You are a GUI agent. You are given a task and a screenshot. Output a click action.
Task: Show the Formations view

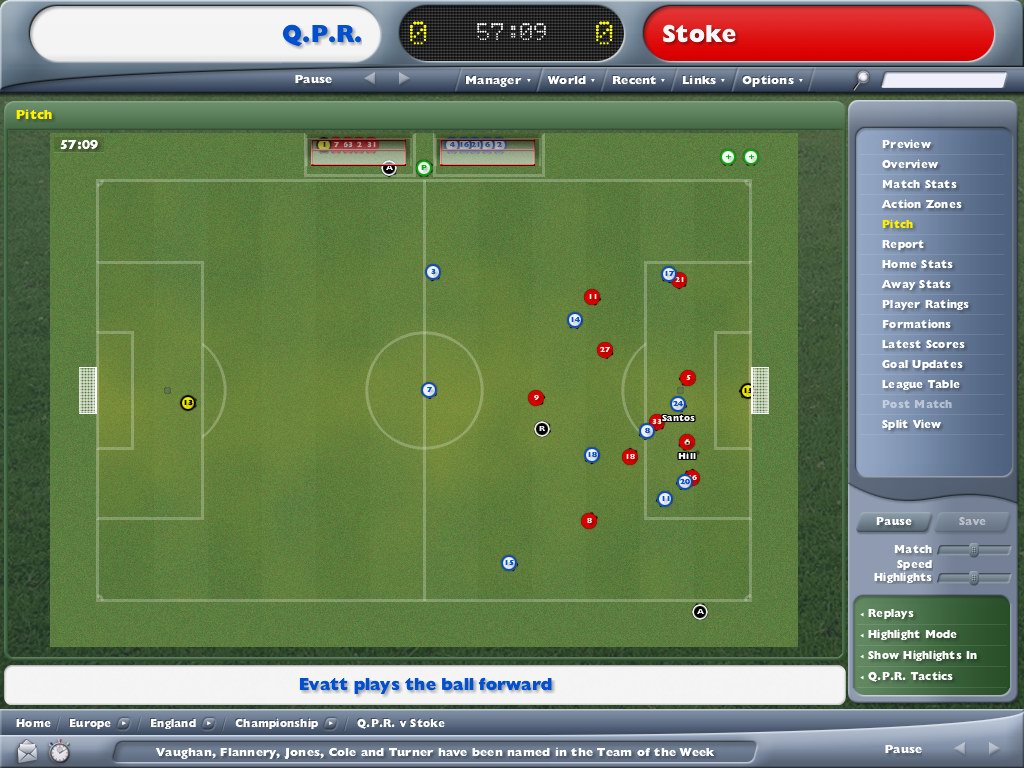[x=916, y=324]
